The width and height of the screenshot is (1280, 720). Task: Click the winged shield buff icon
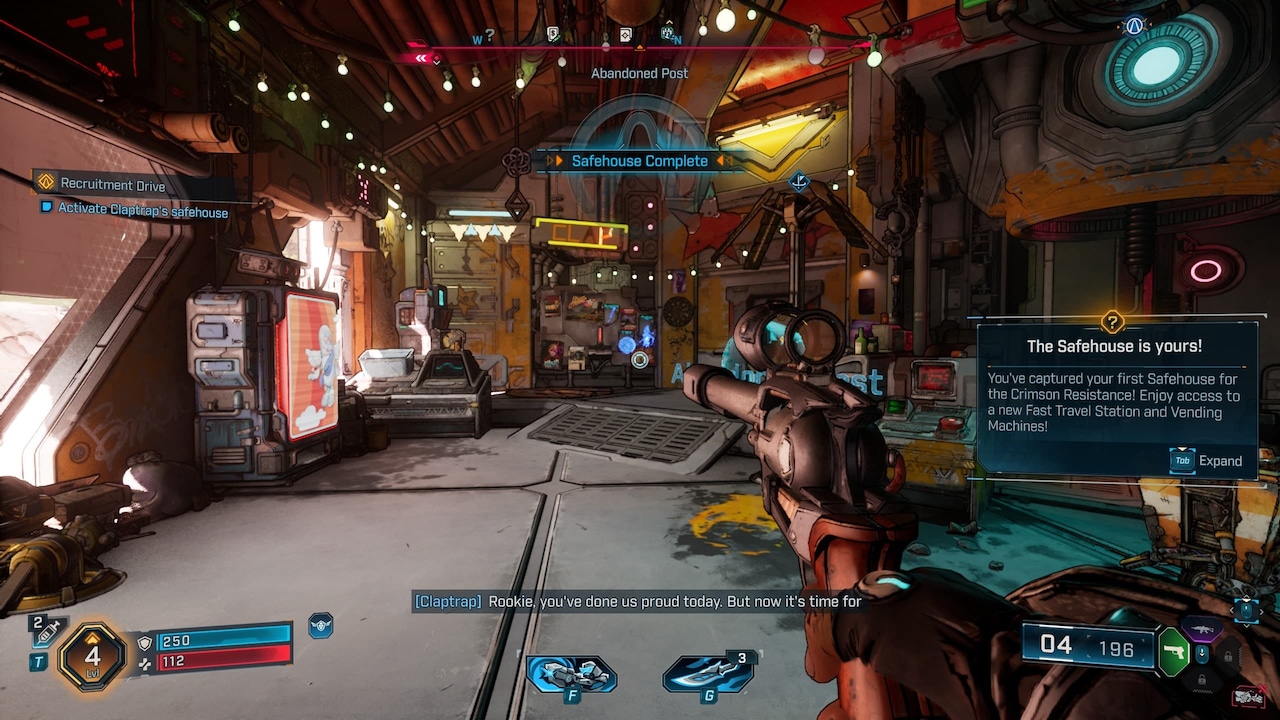(320, 626)
